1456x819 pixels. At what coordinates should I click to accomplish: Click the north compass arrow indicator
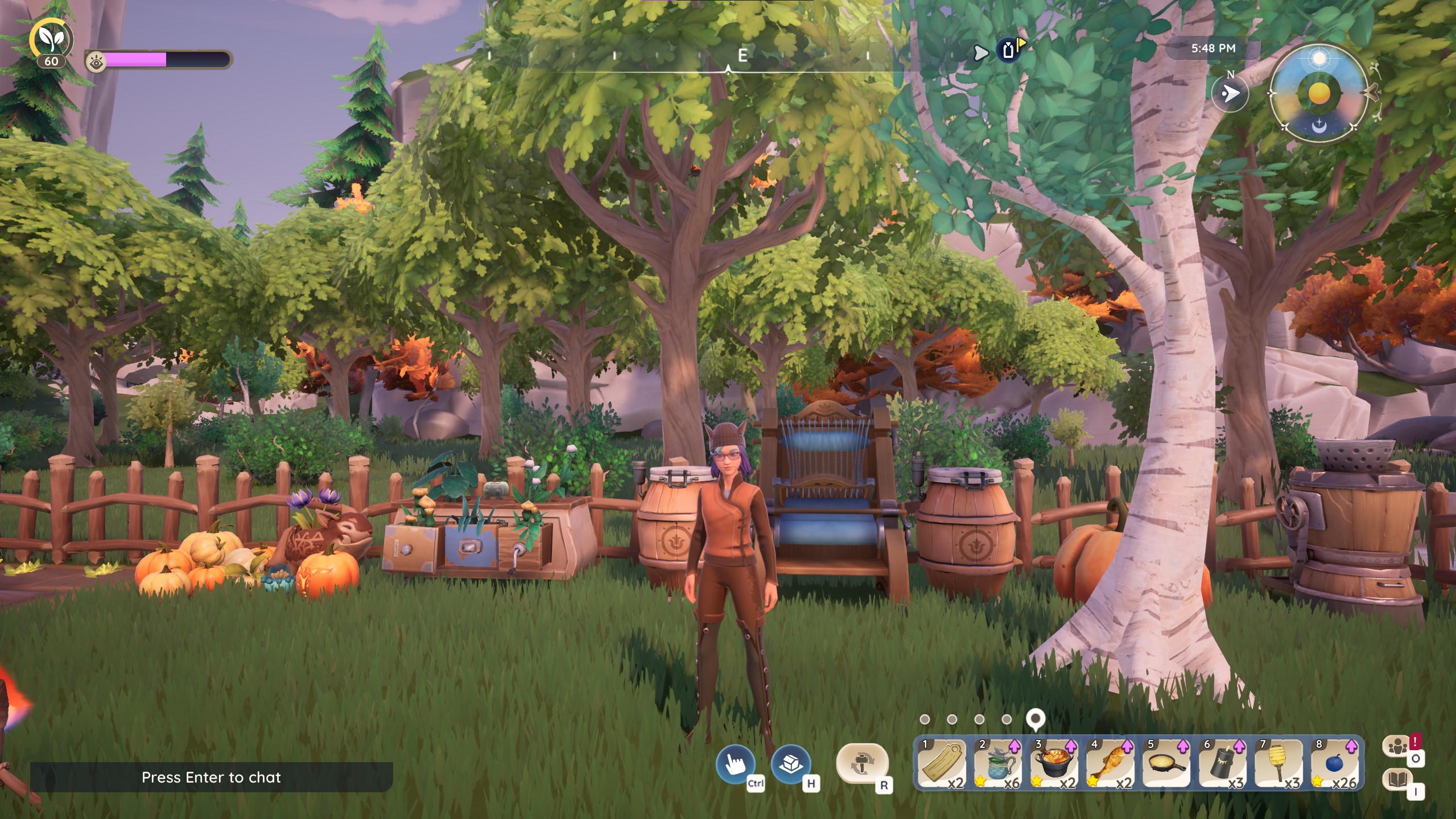point(1230,93)
